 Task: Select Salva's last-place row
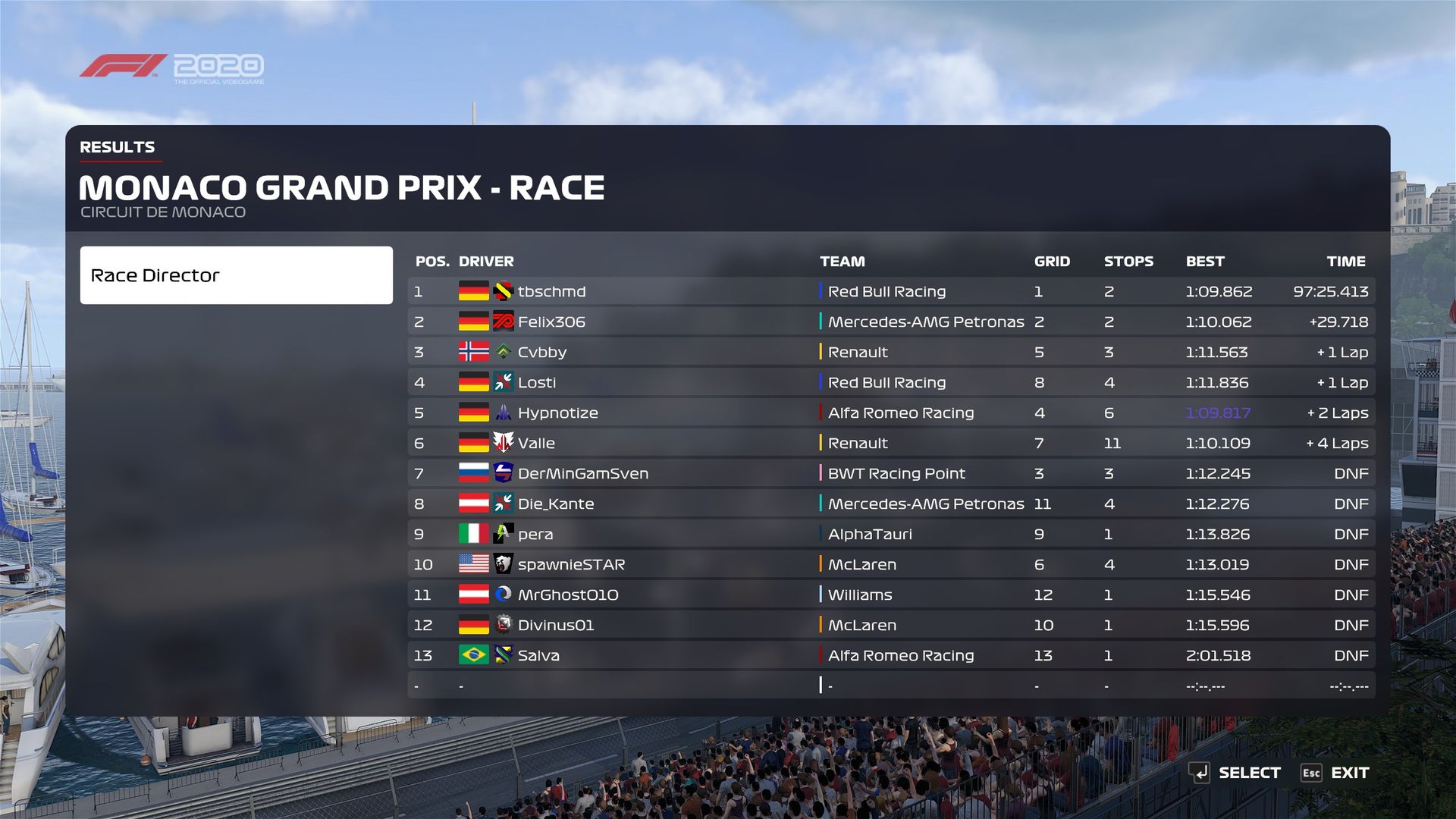(x=891, y=655)
